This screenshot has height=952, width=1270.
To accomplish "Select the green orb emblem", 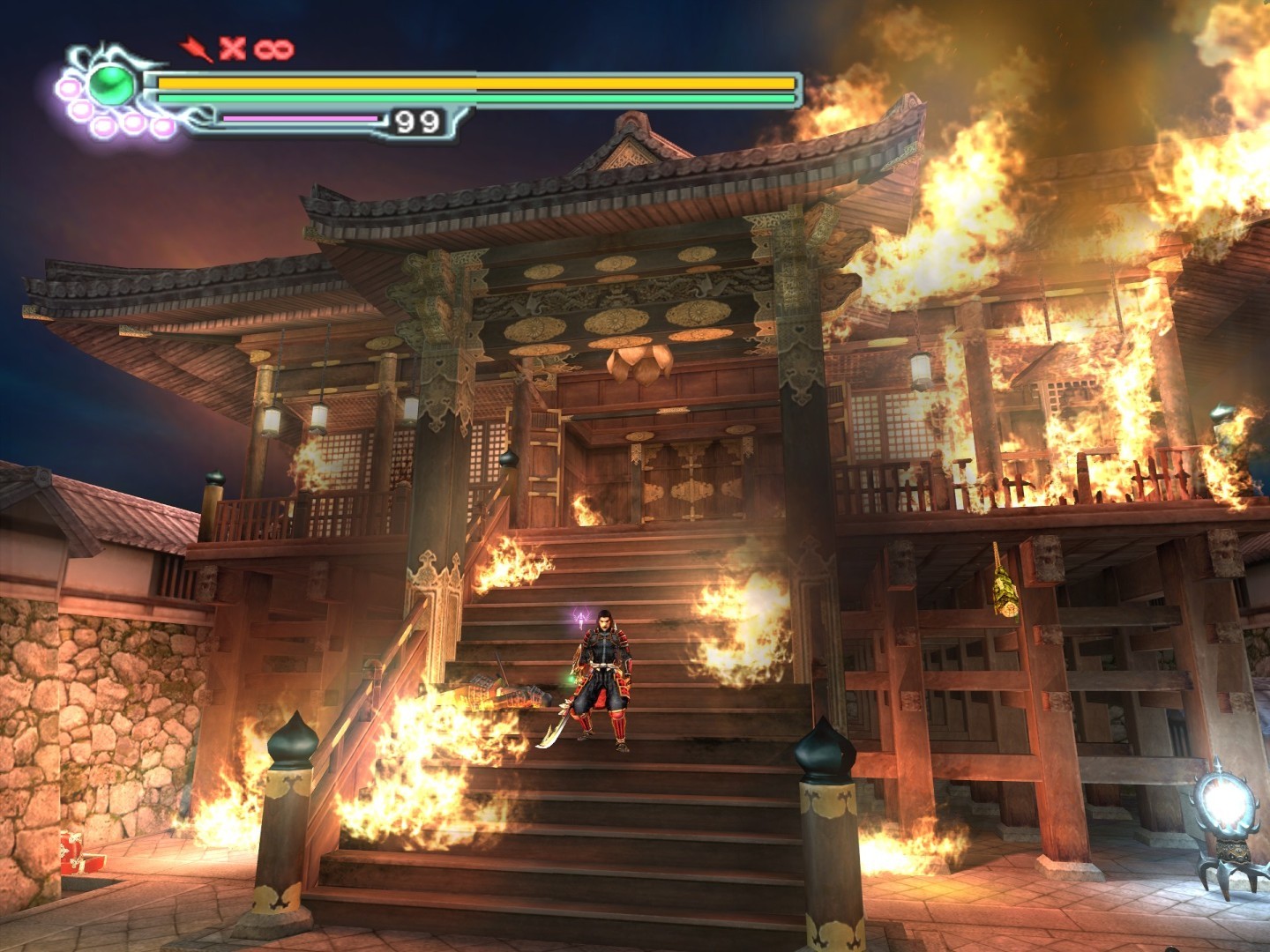I will [x=113, y=86].
